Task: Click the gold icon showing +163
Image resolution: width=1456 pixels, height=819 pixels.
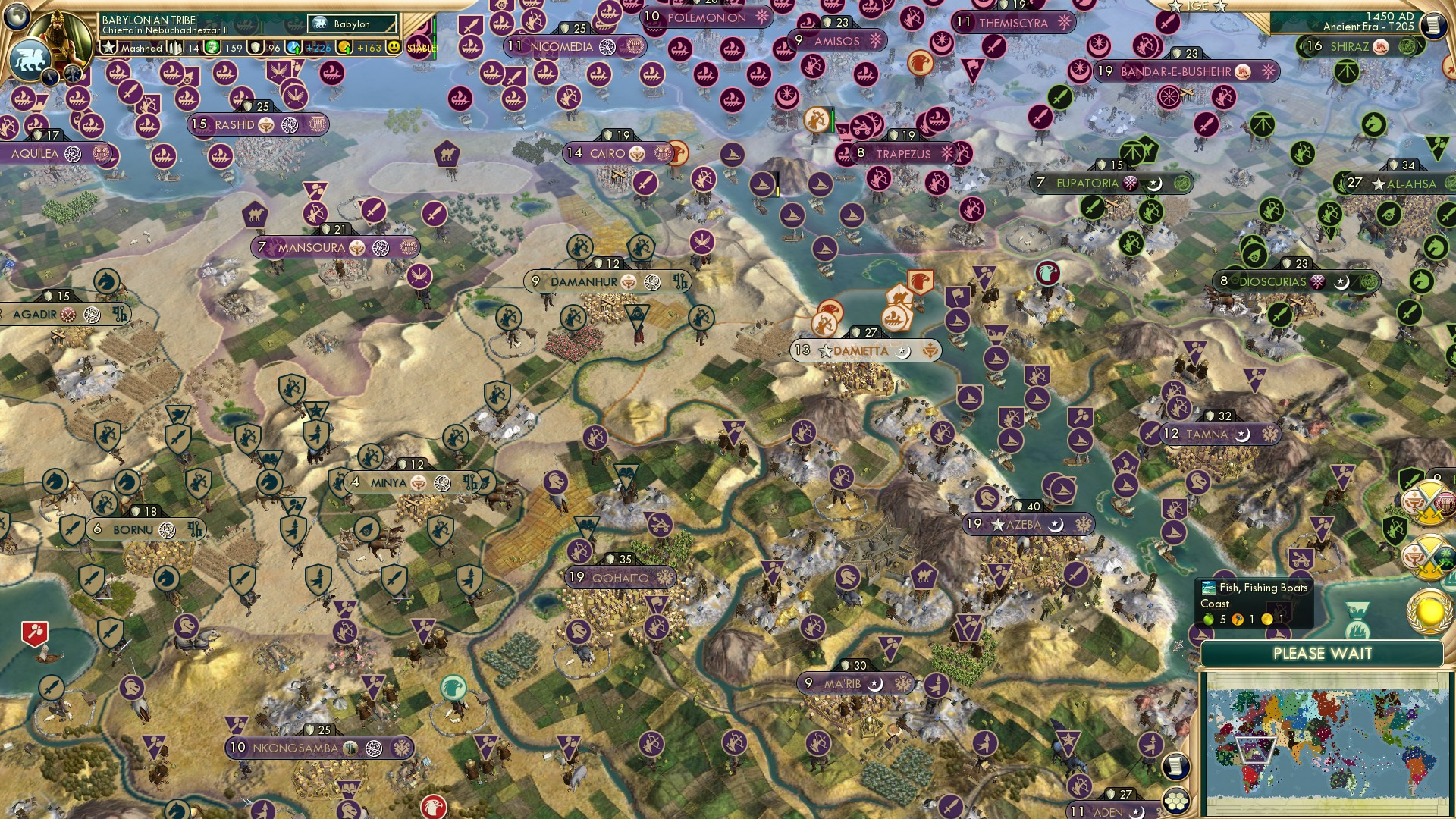Action: pos(344,47)
